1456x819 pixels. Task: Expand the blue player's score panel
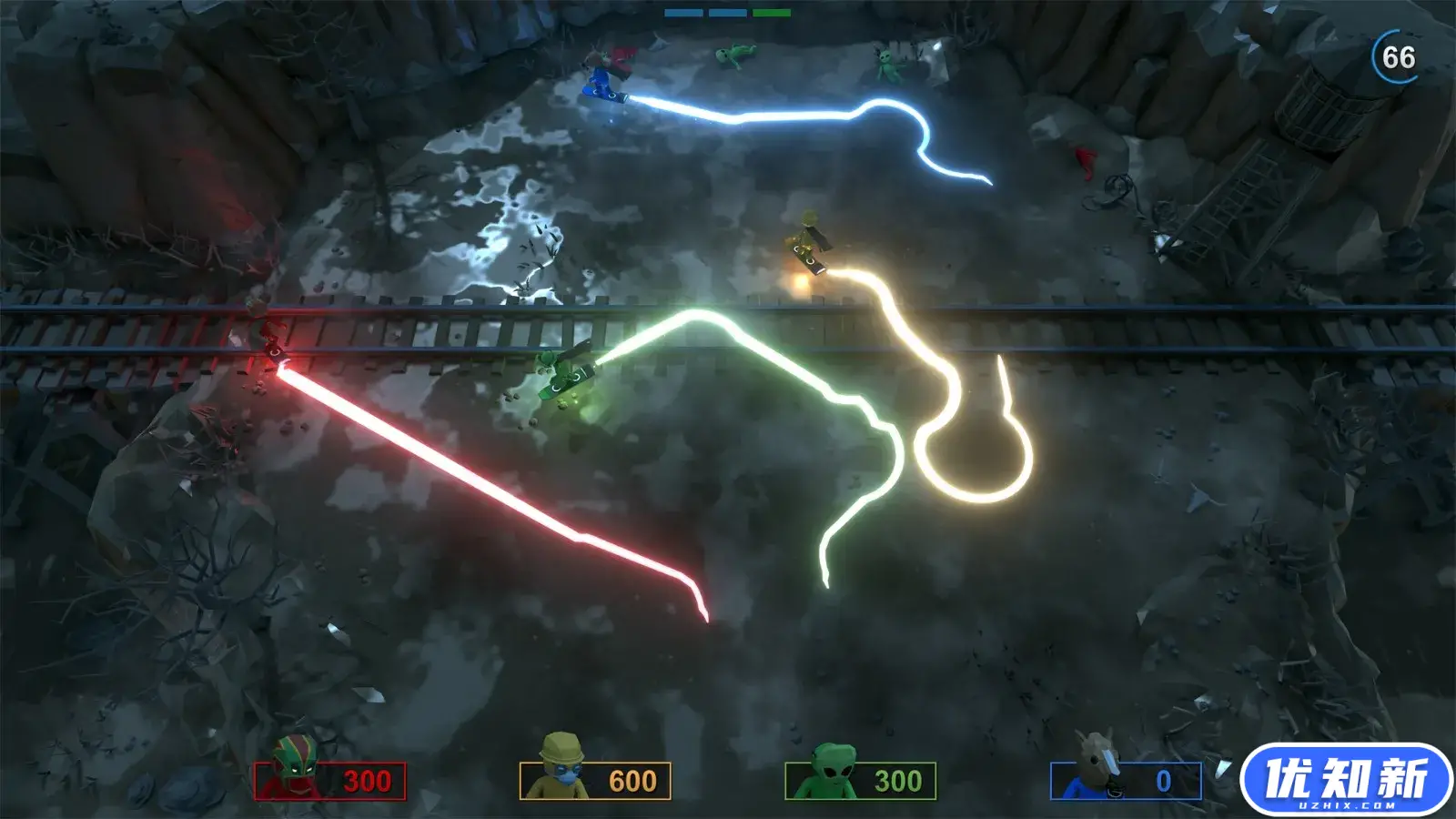[x=1128, y=780]
